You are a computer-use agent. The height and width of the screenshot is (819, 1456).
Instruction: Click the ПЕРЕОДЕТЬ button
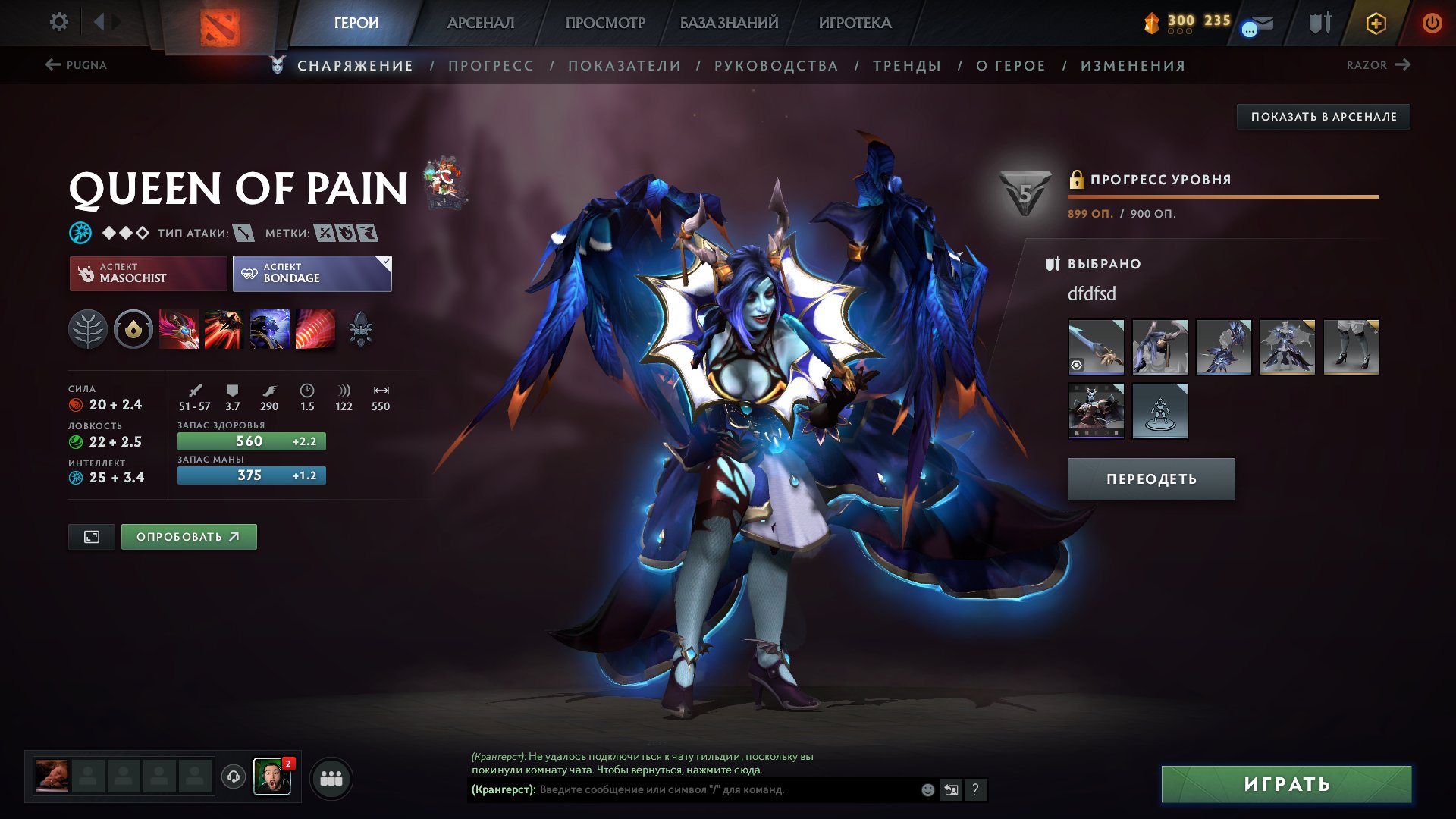click(1150, 479)
